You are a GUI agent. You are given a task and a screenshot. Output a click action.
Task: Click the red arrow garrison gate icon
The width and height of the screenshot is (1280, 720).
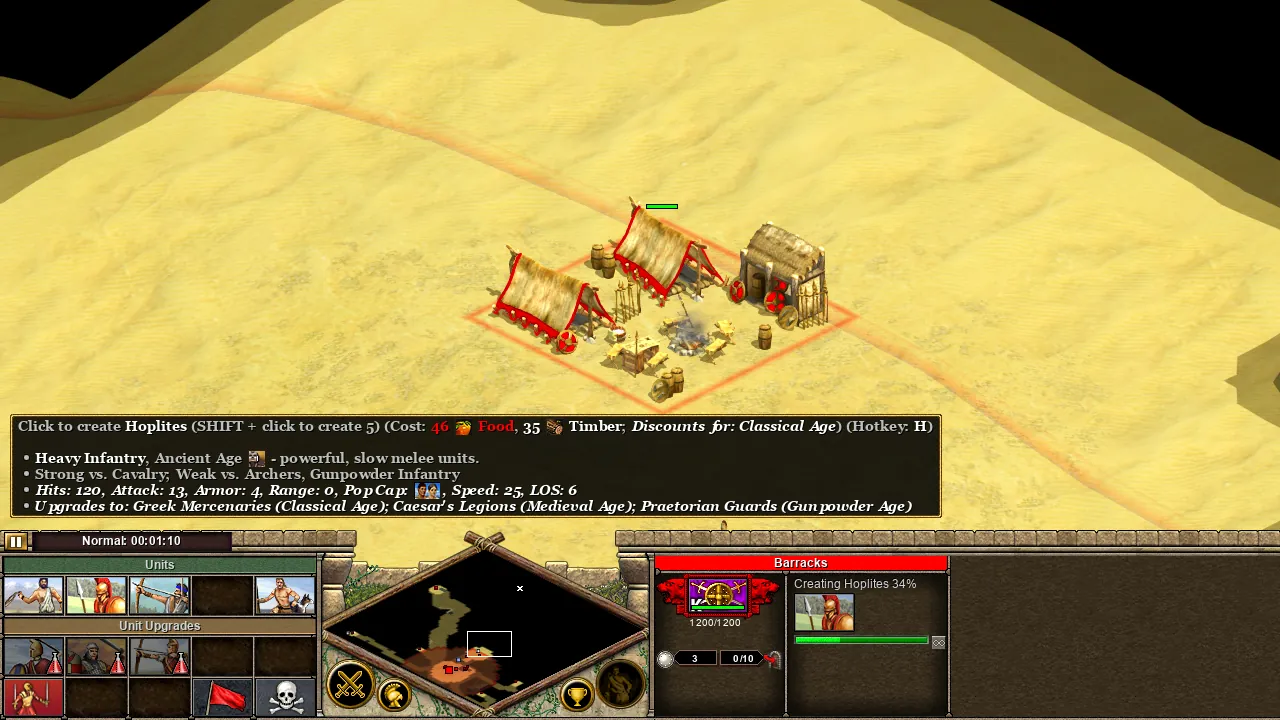coord(772,658)
